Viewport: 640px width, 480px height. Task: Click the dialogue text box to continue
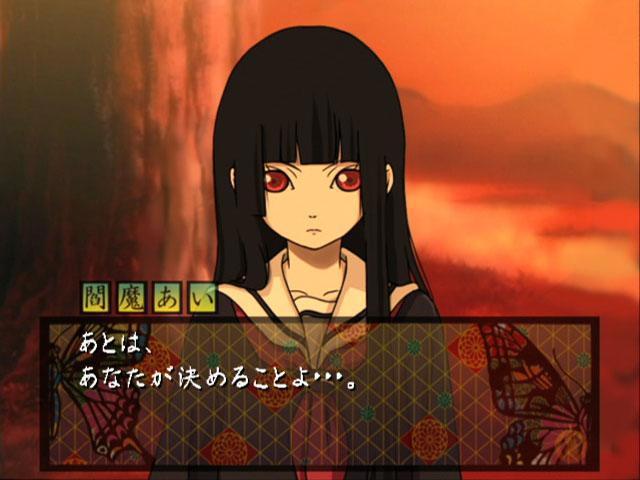pyautogui.click(x=319, y=393)
